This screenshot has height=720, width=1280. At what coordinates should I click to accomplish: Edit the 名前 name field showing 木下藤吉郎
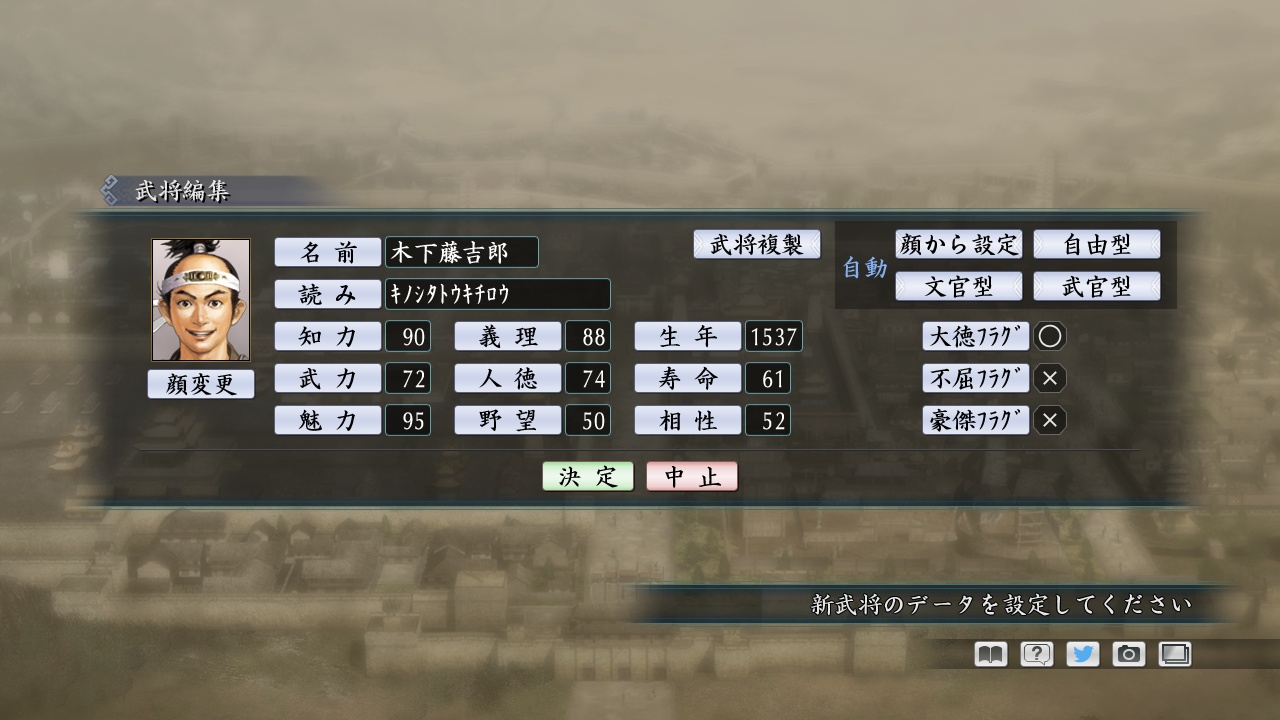[x=463, y=253]
